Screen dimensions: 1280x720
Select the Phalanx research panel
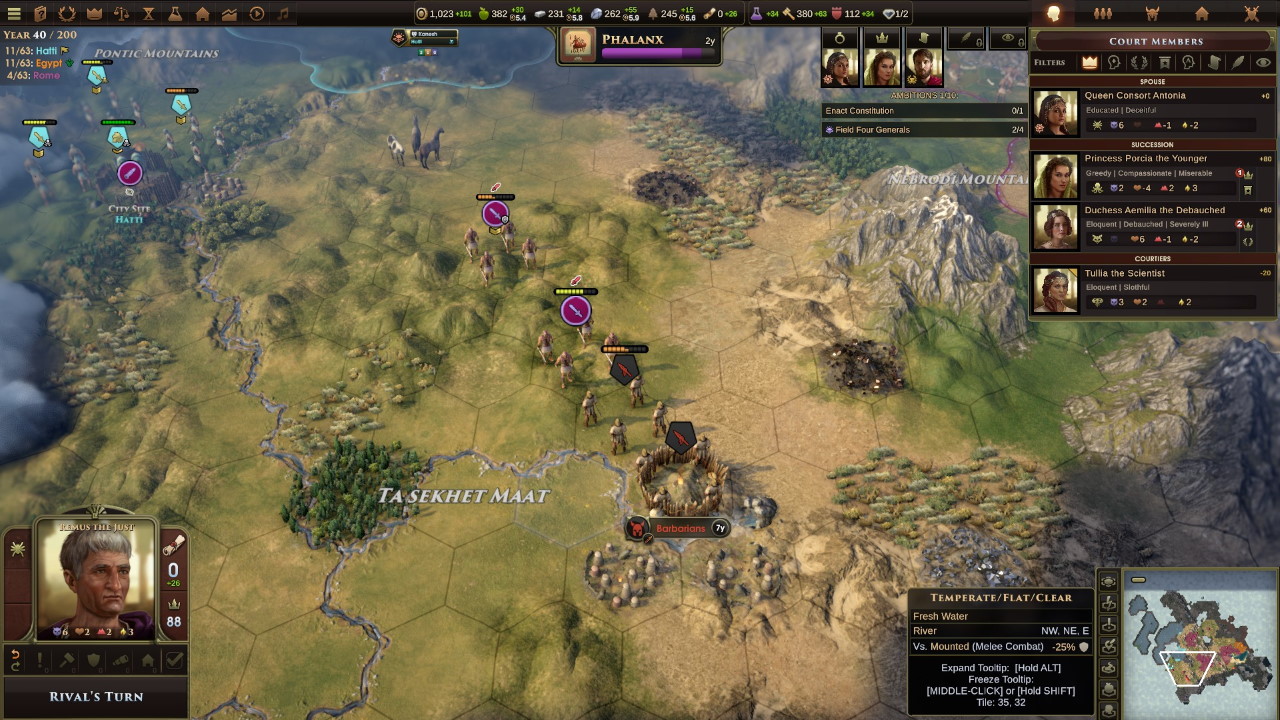(639, 45)
